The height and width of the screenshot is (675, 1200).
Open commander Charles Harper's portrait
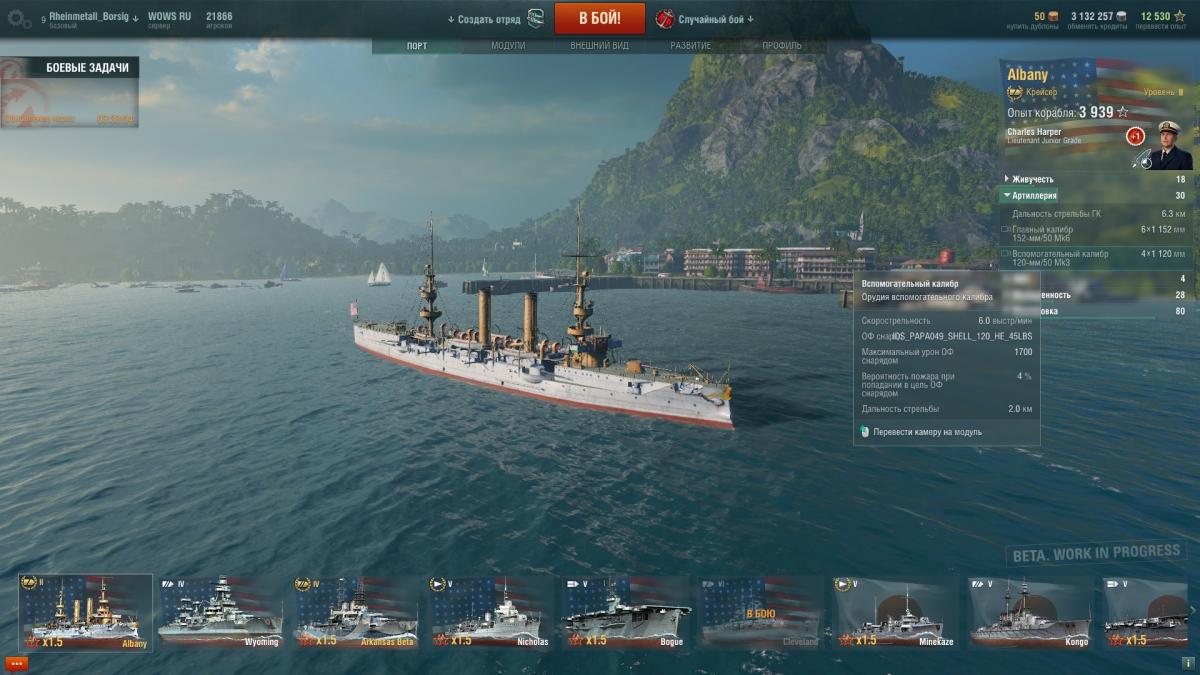(x=1169, y=145)
